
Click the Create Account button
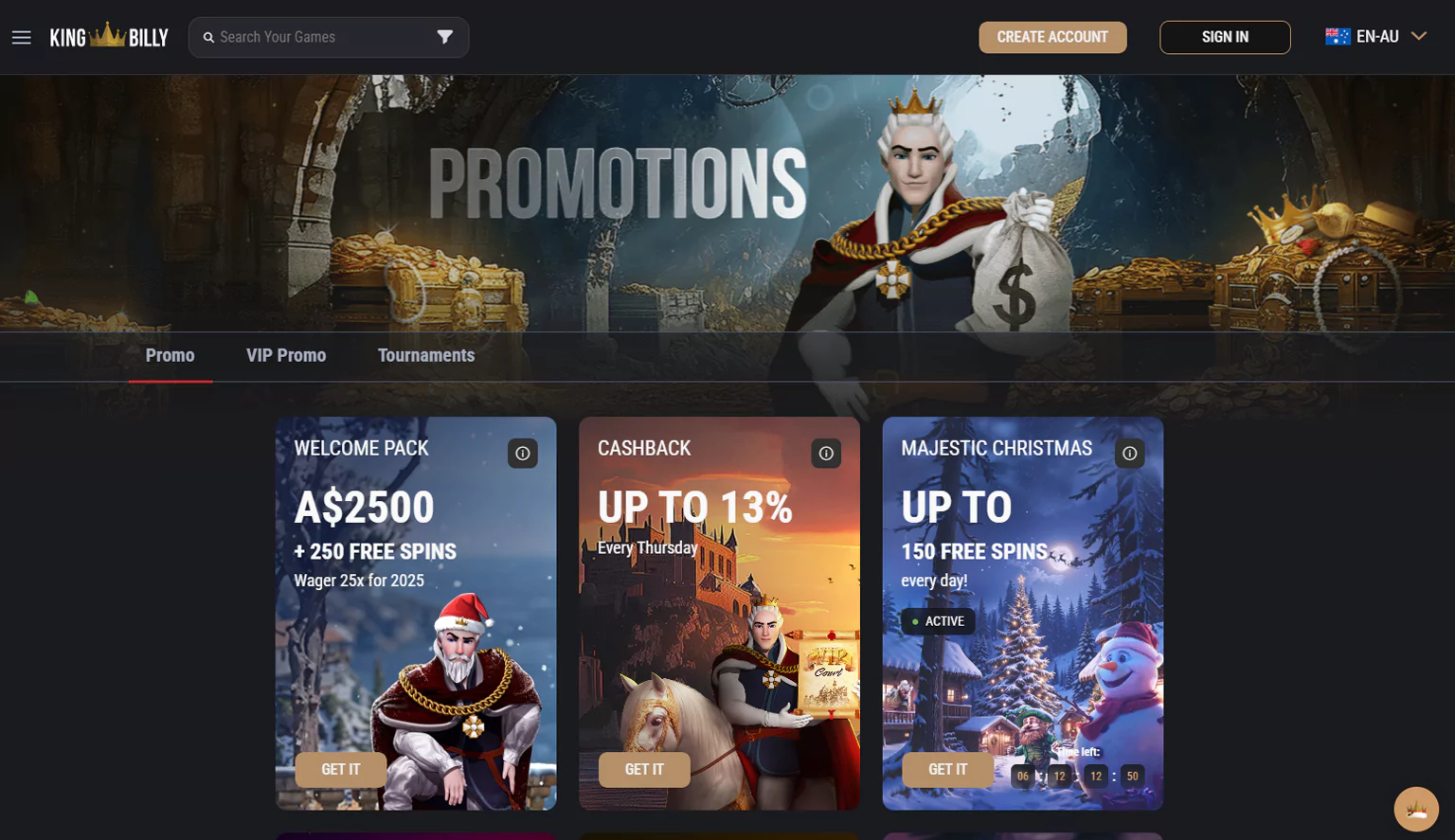1052,37
